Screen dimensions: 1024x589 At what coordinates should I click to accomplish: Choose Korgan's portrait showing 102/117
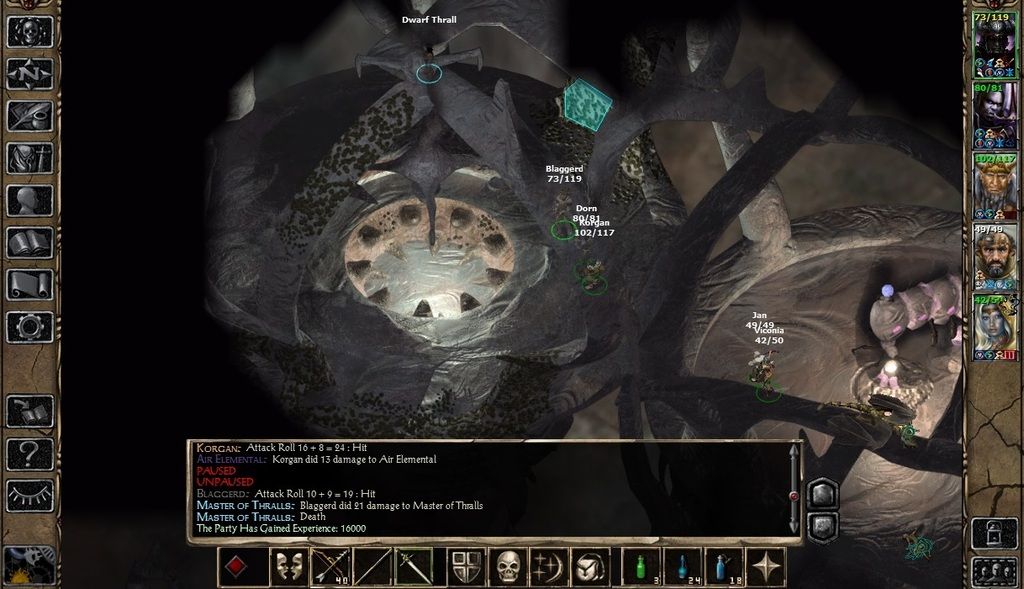coord(994,185)
